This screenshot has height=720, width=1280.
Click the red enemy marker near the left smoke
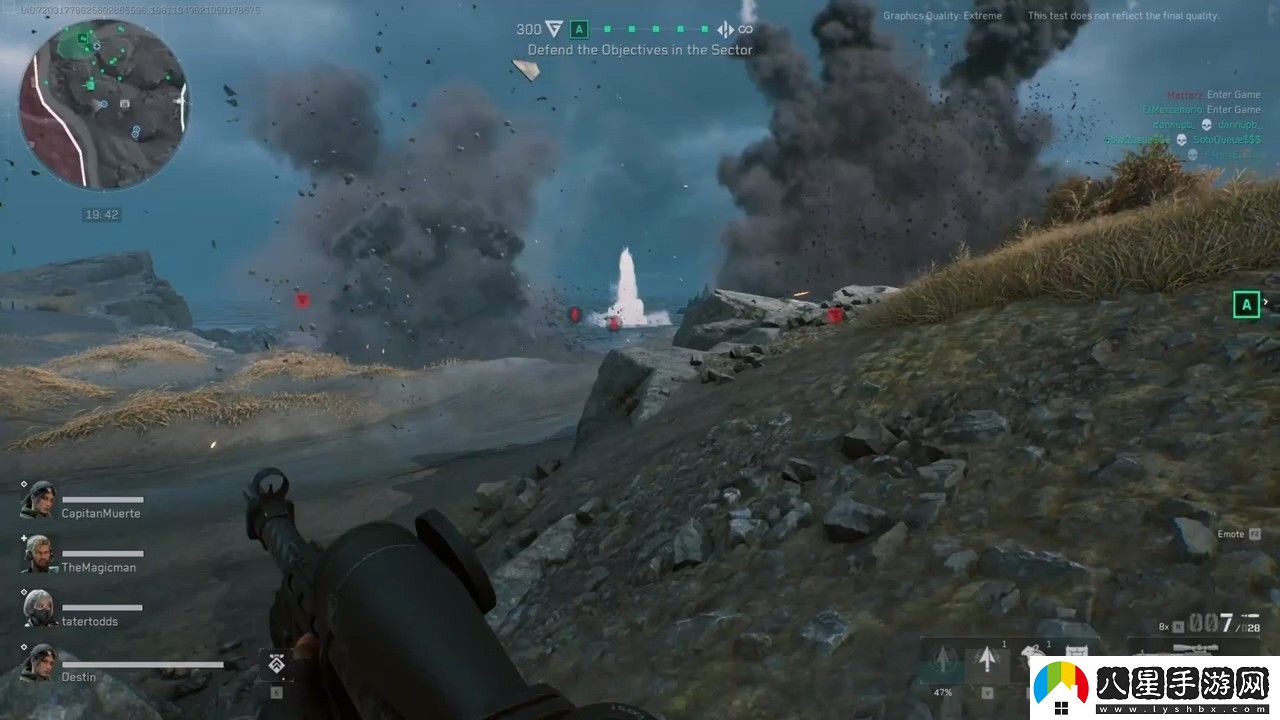point(302,299)
